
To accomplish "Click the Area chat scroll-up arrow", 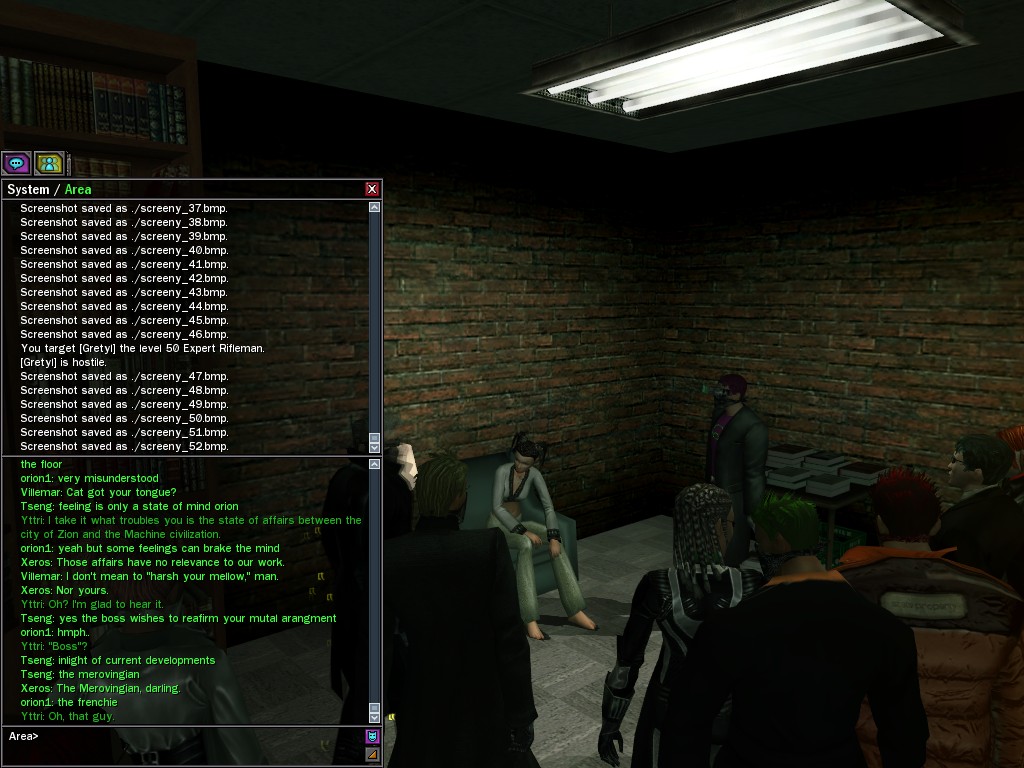I will (x=375, y=464).
